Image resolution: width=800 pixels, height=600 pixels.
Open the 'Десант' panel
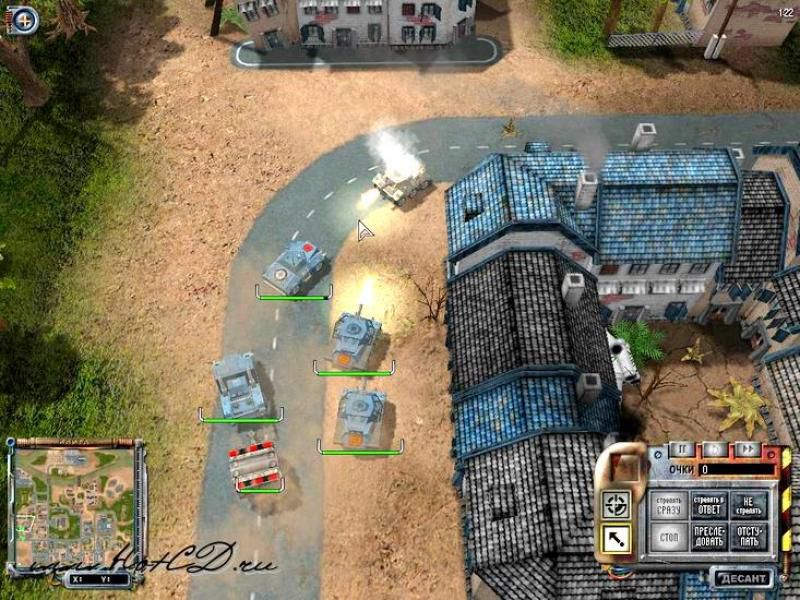tap(743, 578)
